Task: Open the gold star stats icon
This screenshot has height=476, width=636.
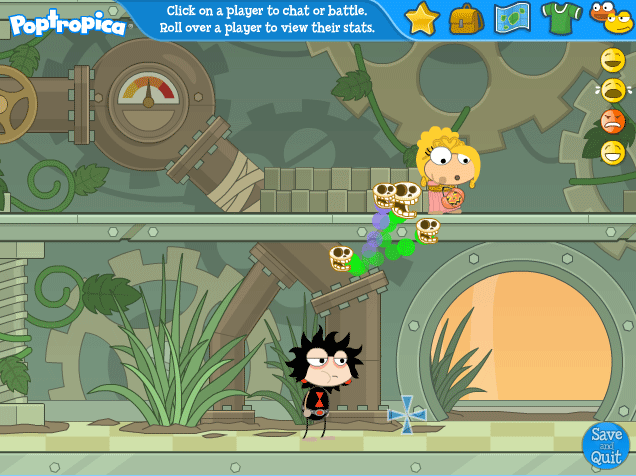Action: [422, 18]
